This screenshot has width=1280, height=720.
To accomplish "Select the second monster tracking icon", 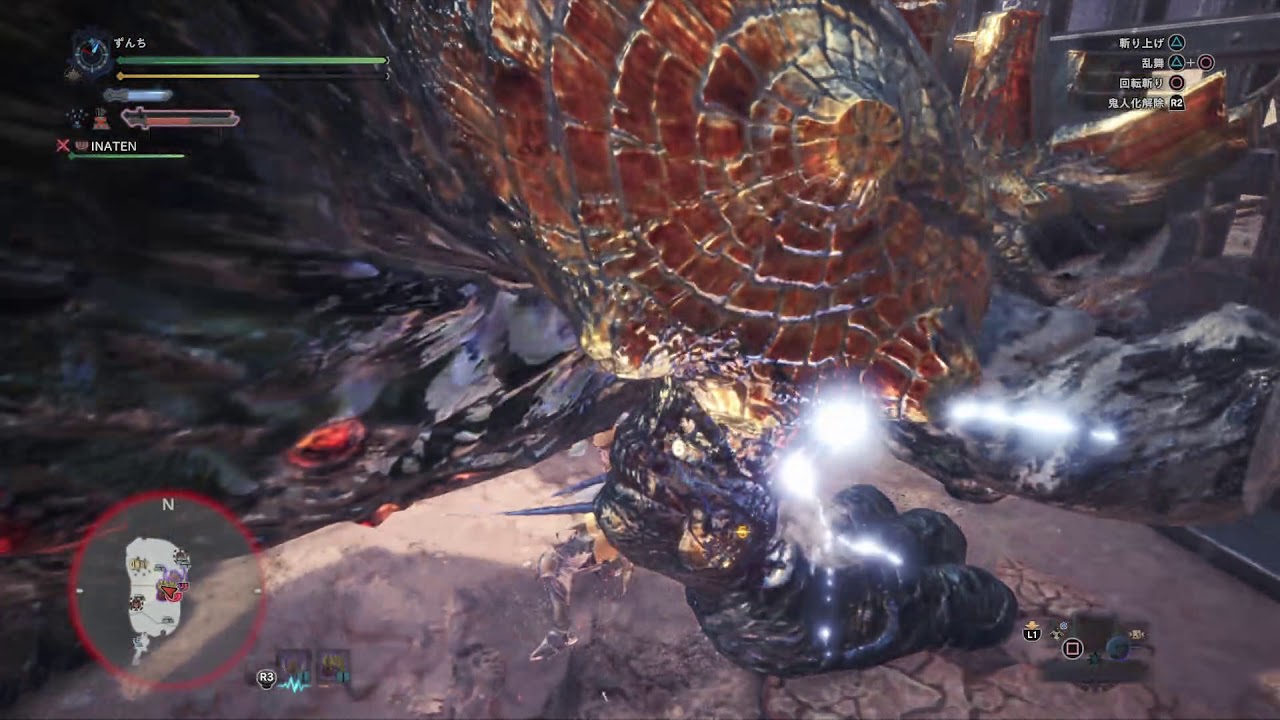I will [332, 666].
